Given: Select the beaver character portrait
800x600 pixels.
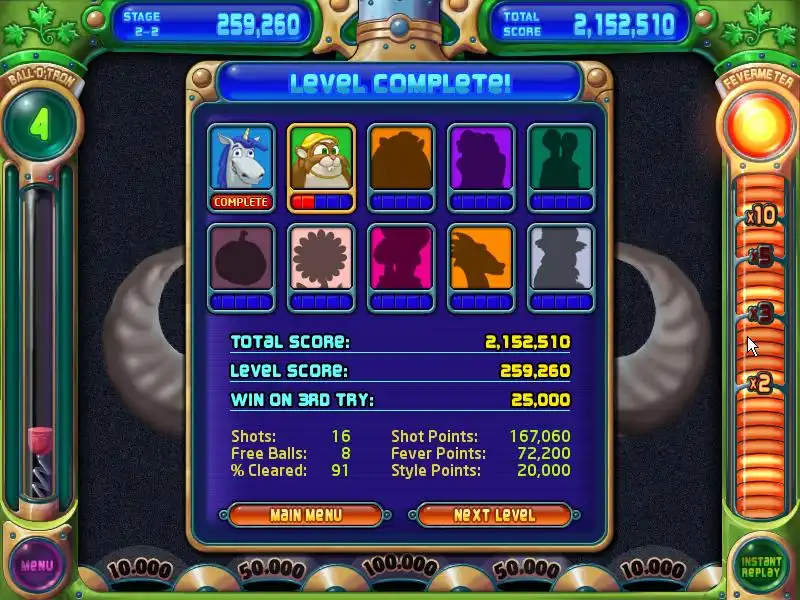Looking at the screenshot, I should [x=321, y=159].
